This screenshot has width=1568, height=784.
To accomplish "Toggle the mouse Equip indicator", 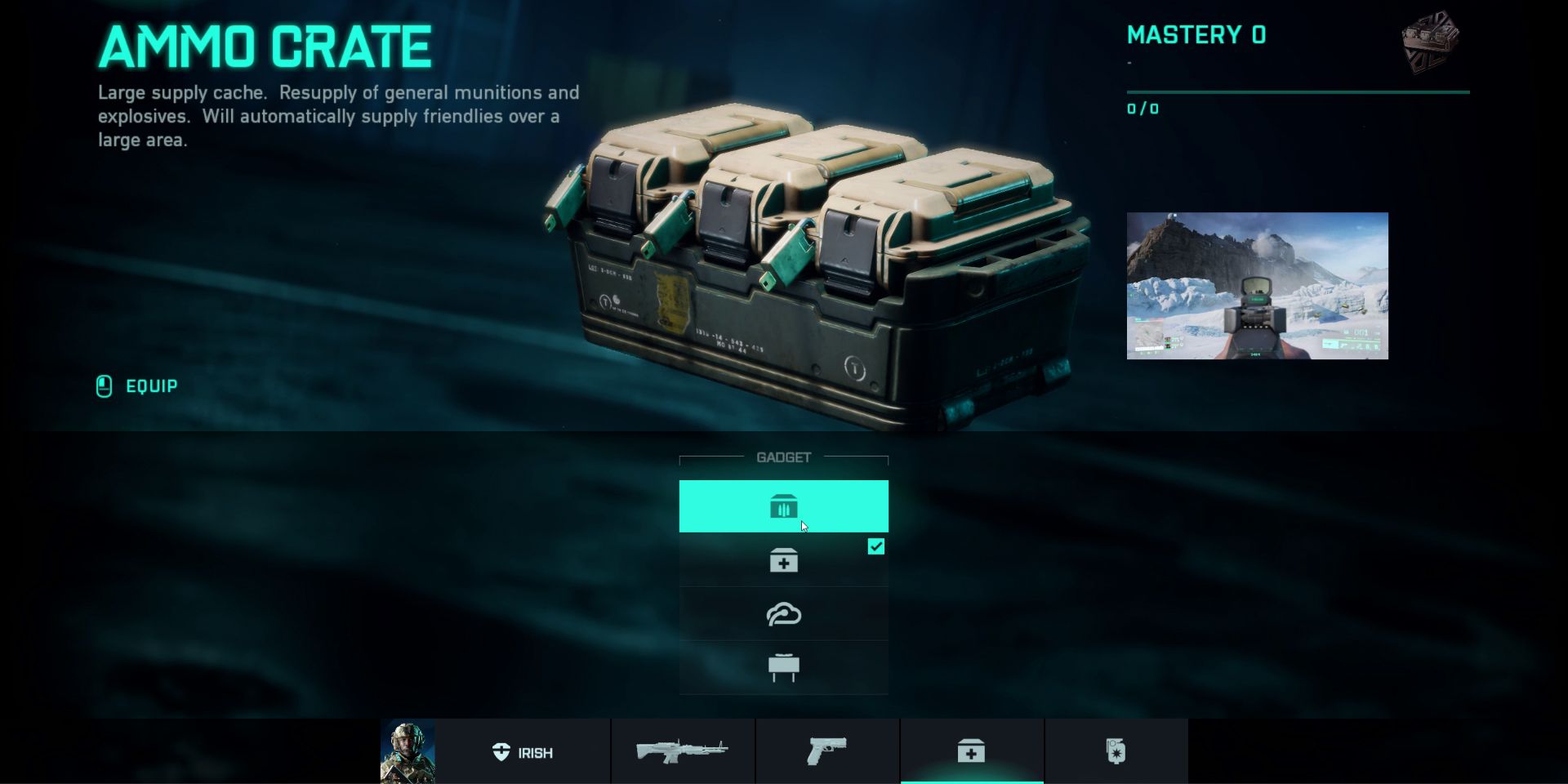I will (x=105, y=385).
